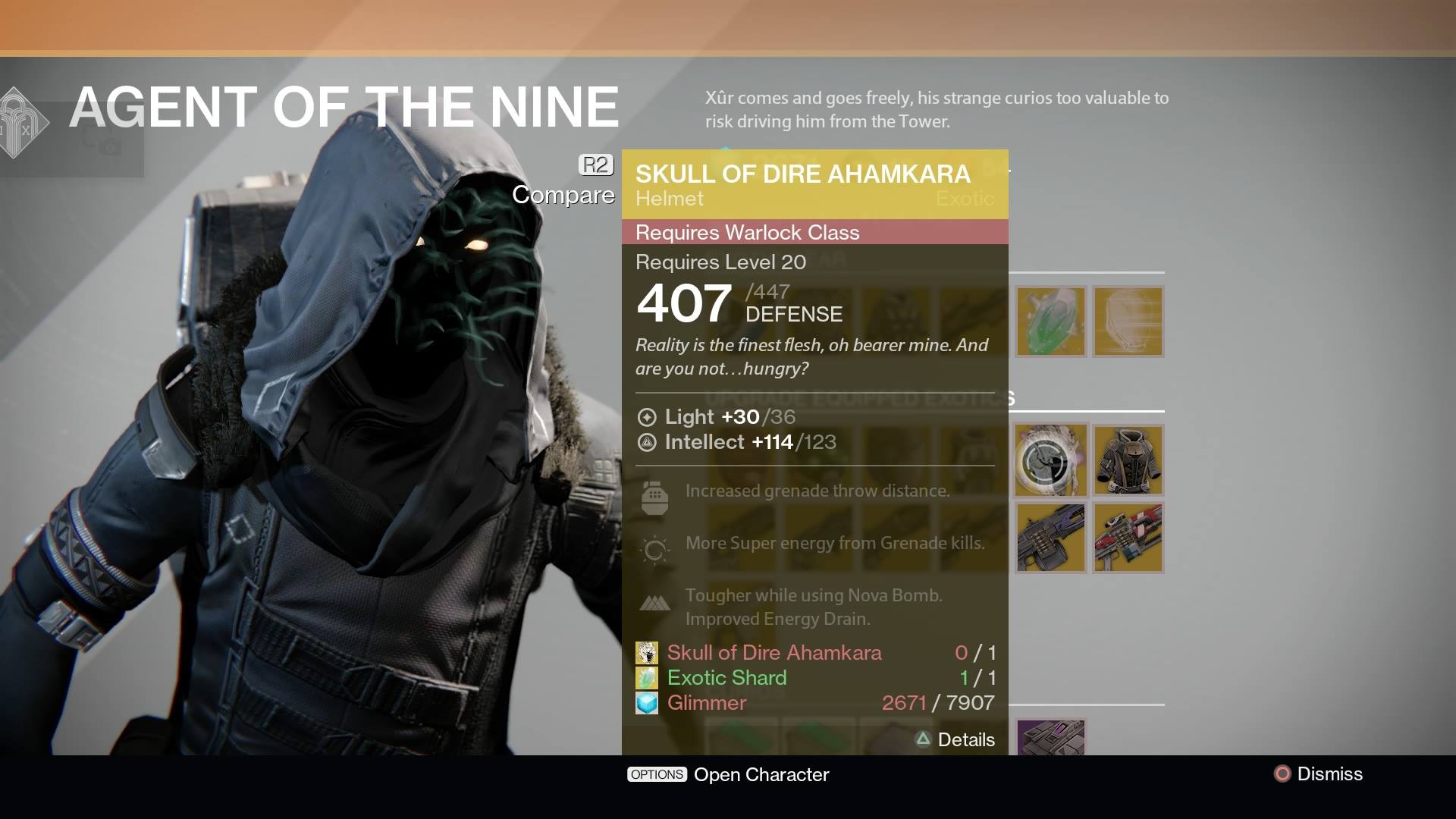1456x819 pixels.
Task: Click the exotic chest armor icon
Action: tap(1128, 460)
